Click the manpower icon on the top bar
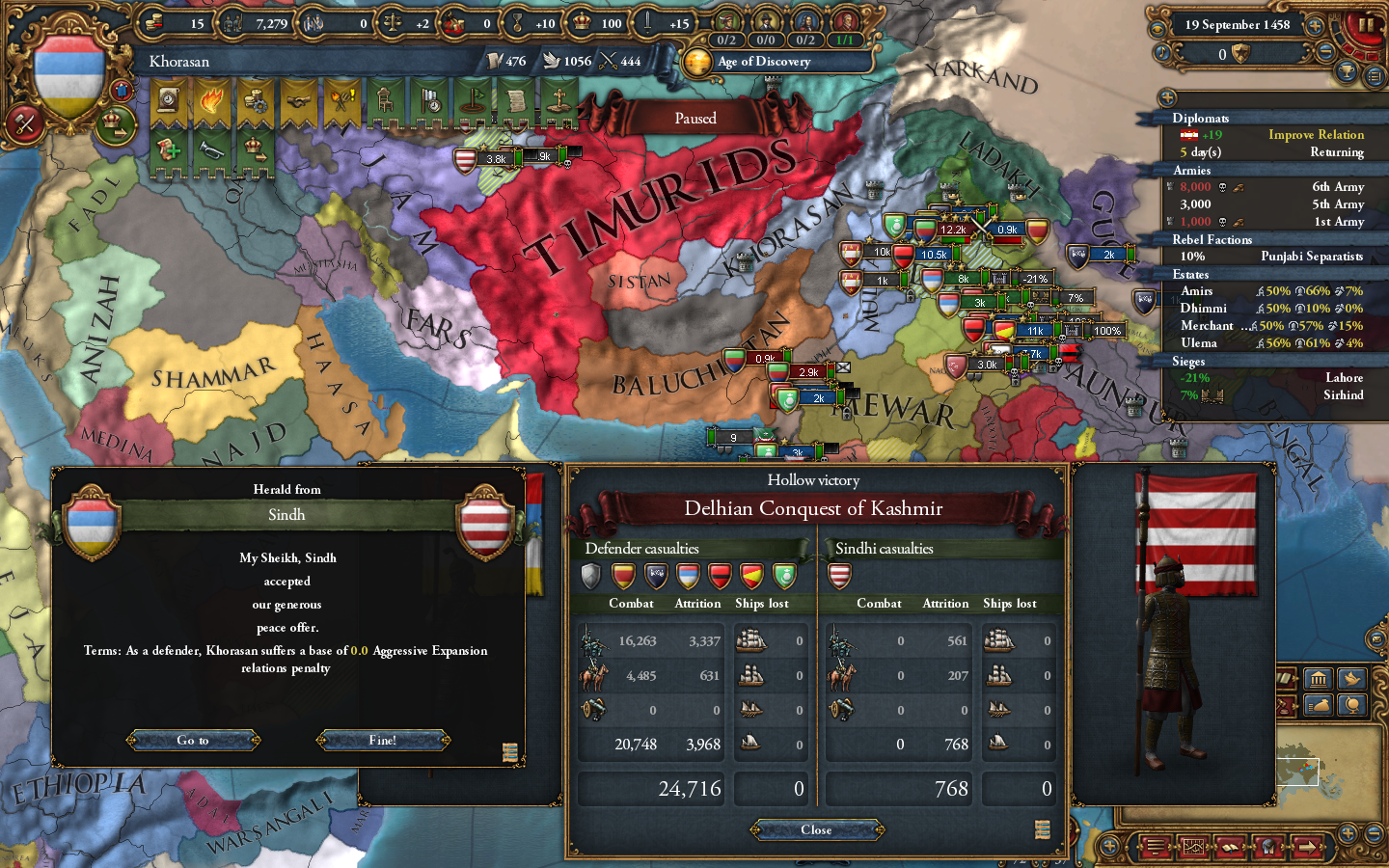 tap(233, 21)
